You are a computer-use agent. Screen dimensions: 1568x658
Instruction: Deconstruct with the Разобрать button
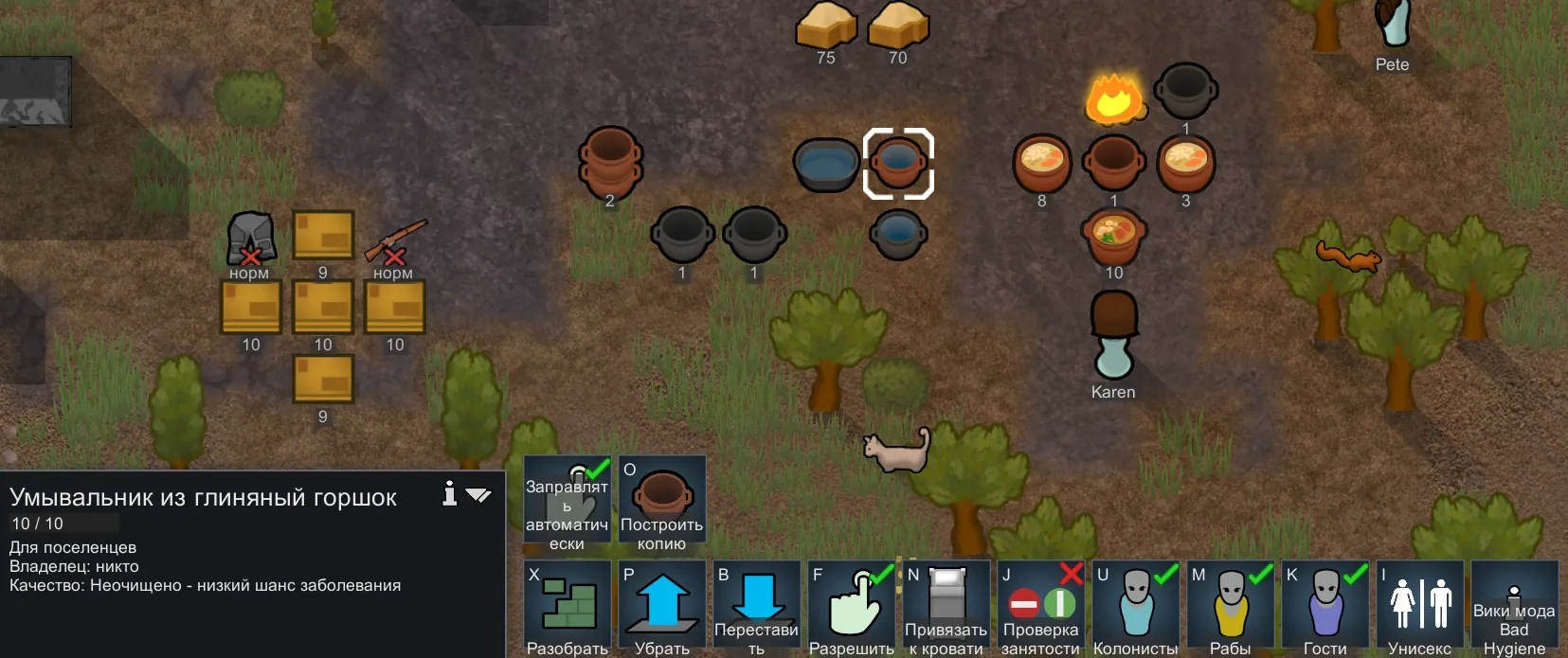click(x=567, y=607)
